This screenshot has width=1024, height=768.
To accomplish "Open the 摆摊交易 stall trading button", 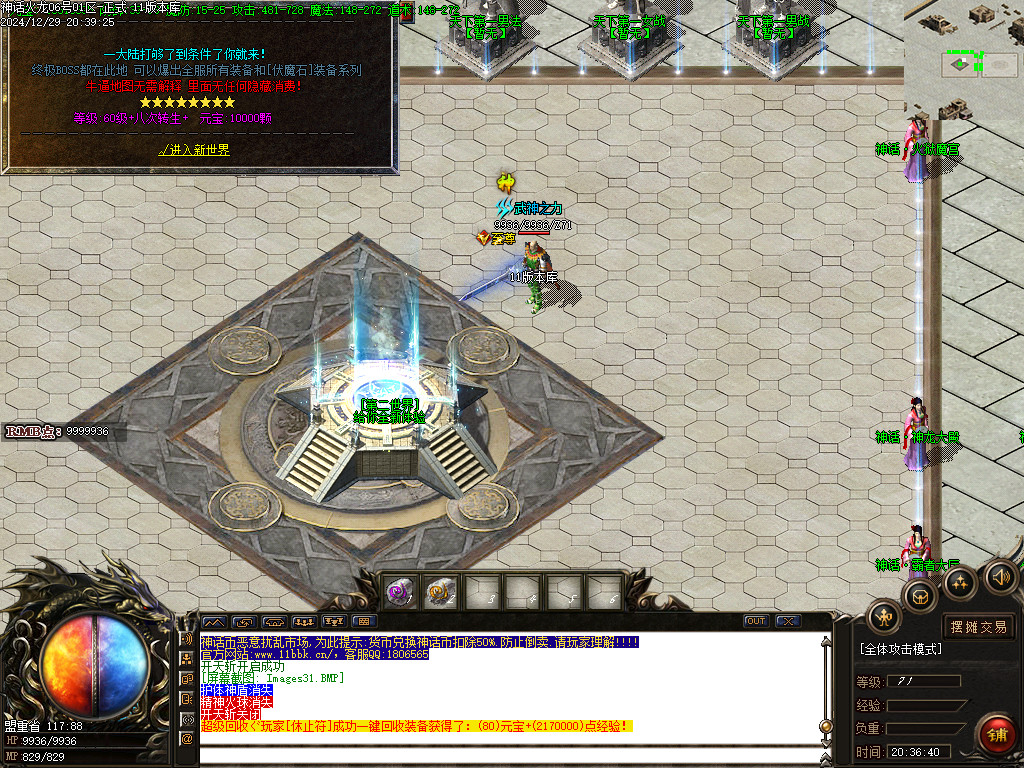I will (x=978, y=627).
